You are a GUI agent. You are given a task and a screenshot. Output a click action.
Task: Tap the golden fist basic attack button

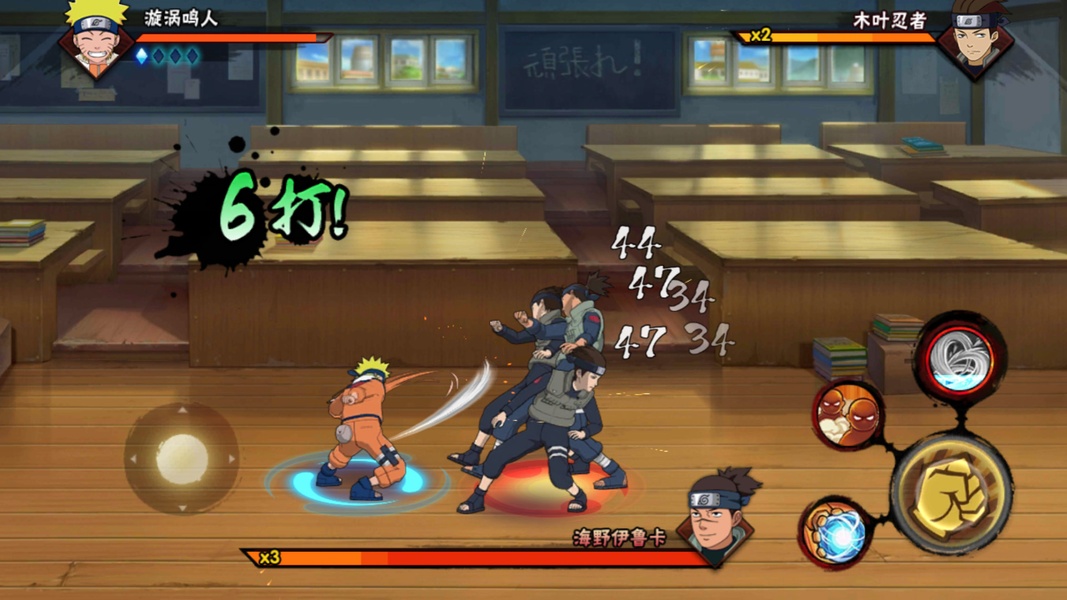(x=949, y=493)
